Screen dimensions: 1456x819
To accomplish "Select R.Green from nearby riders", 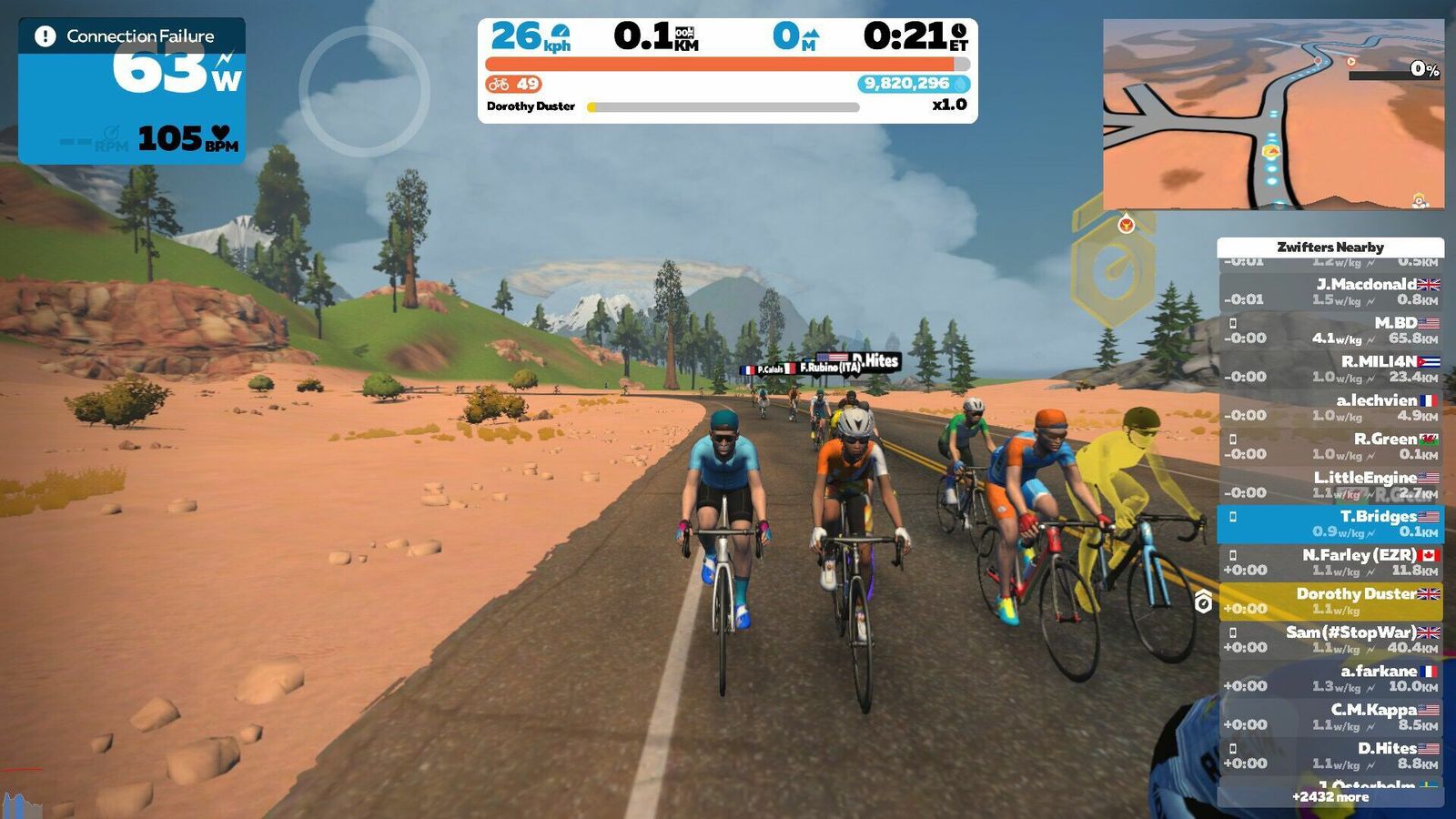I will [1330, 446].
